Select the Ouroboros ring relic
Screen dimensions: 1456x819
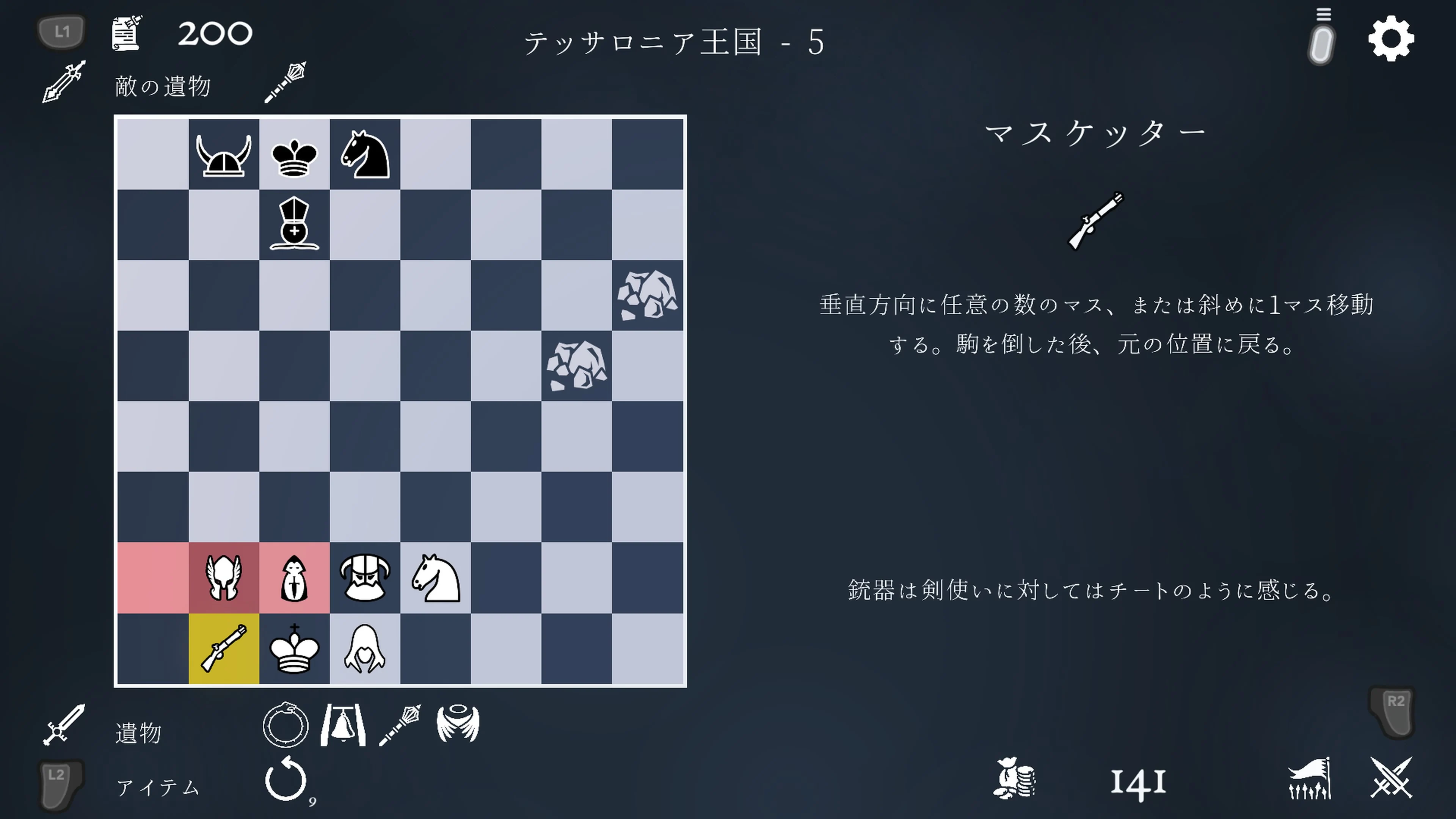pyautogui.click(x=286, y=726)
